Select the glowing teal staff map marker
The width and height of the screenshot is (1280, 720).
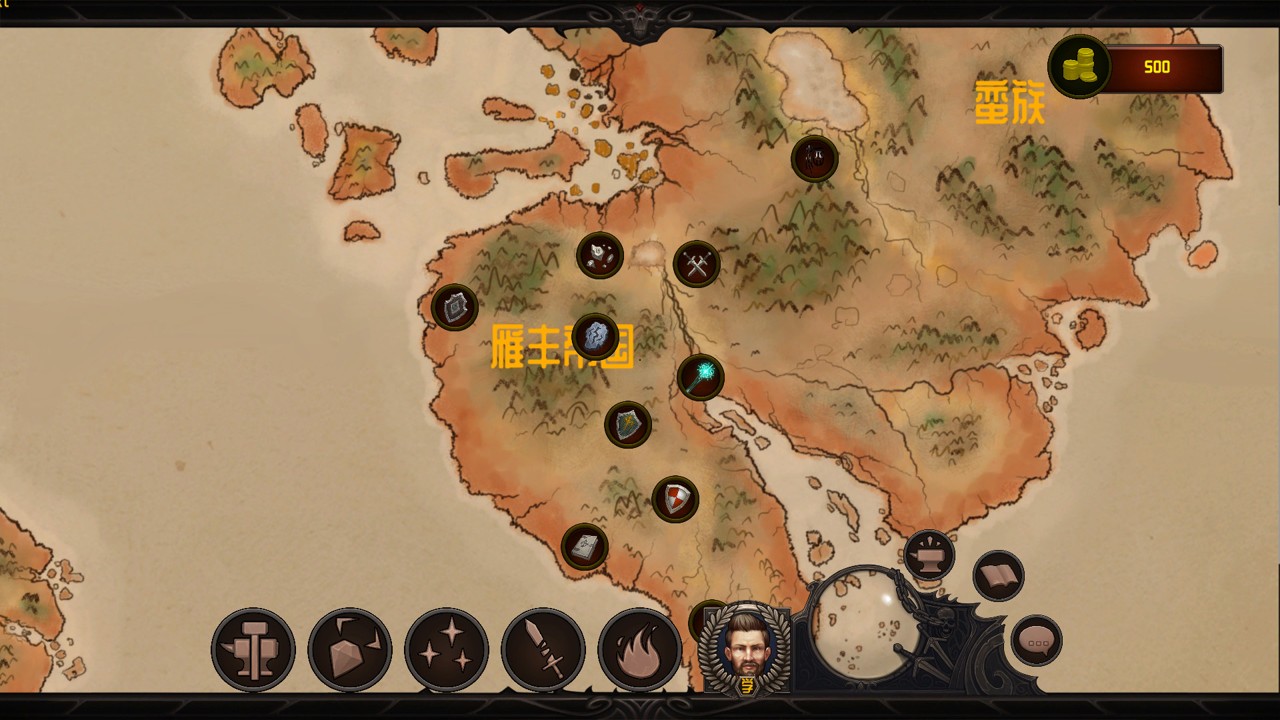tap(701, 377)
